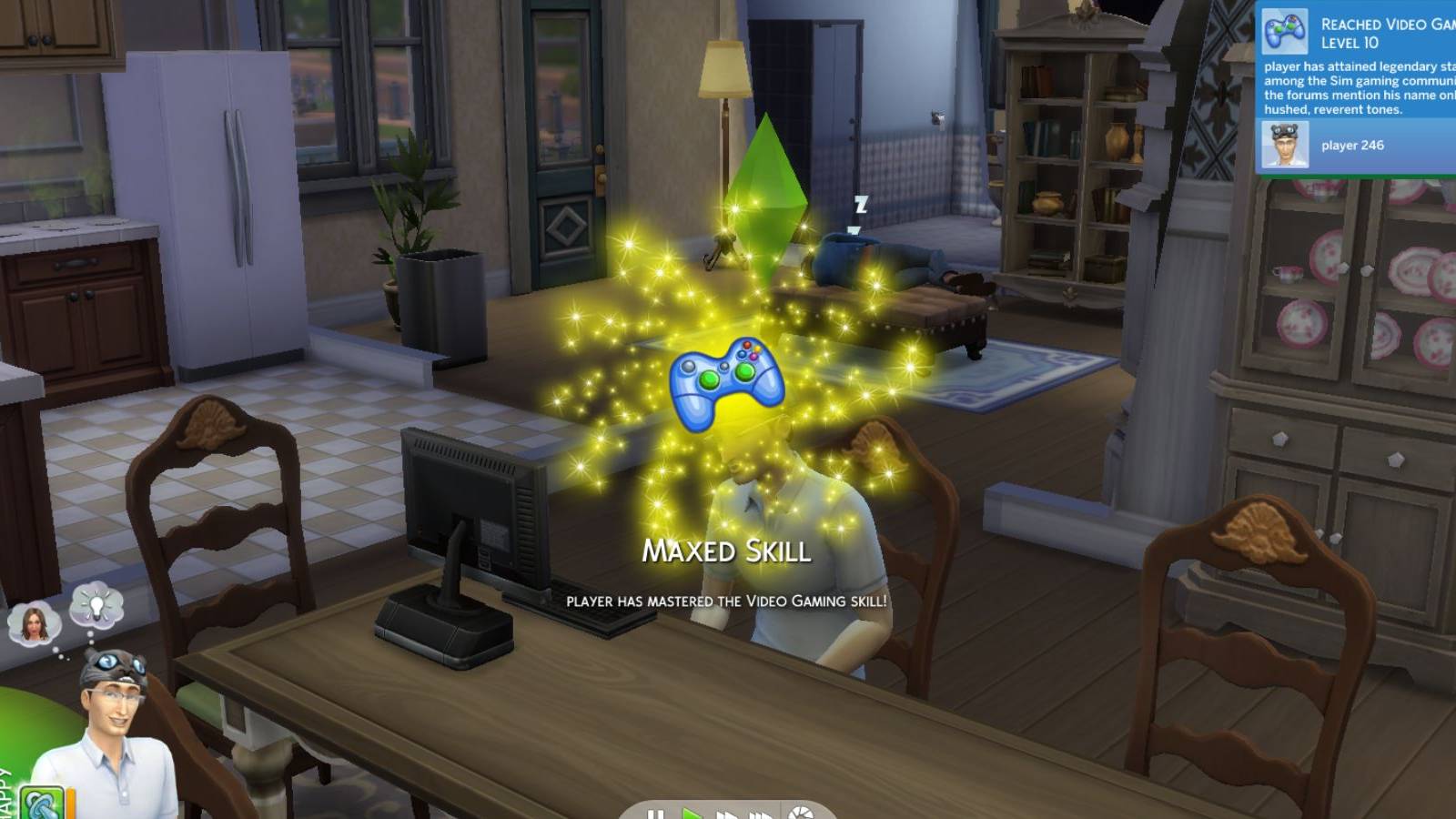Activate the fast forward speed control
This screenshot has width=1456, height=819.
726,812
